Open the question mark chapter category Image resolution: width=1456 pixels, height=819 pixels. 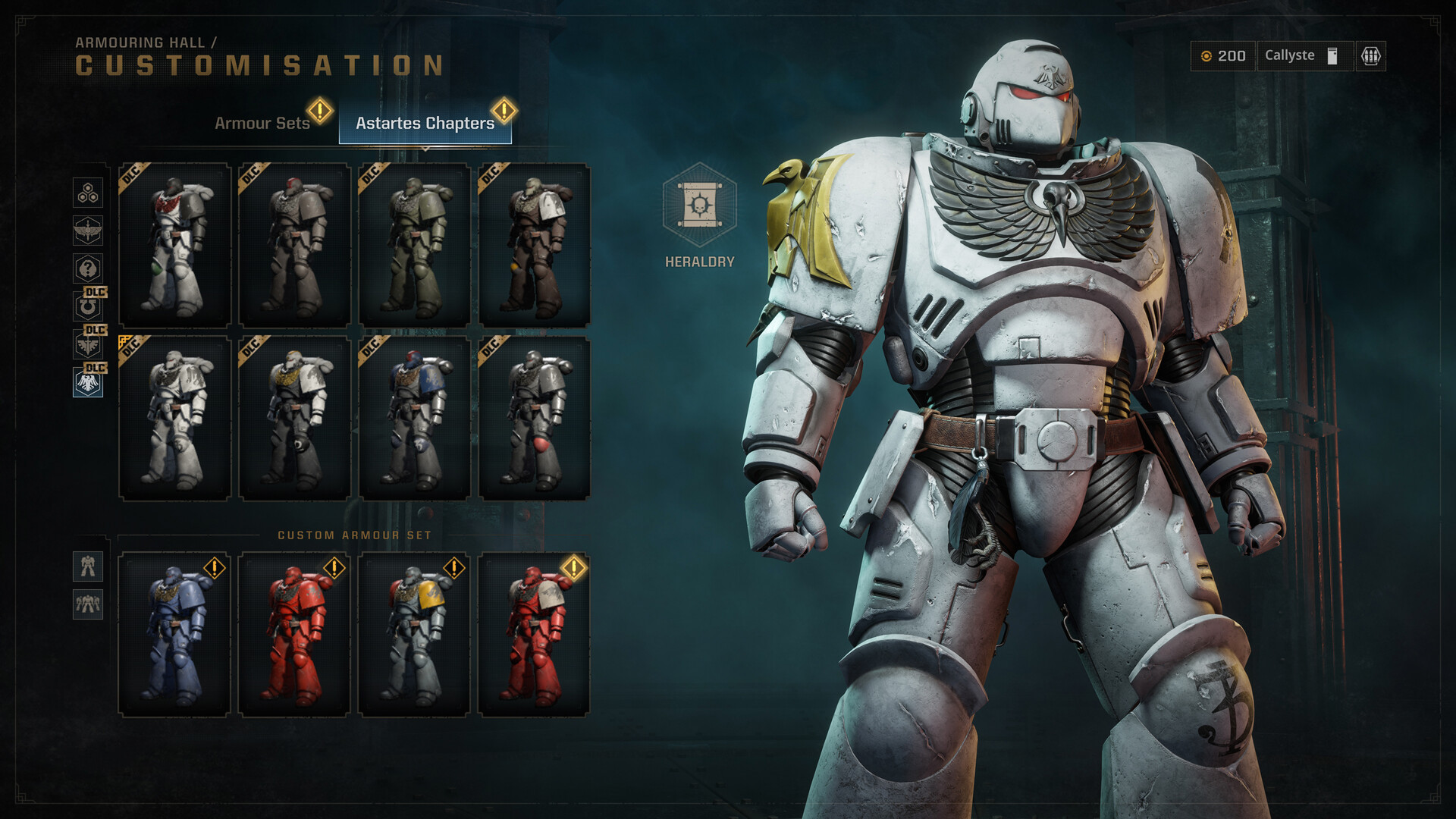[88, 268]
